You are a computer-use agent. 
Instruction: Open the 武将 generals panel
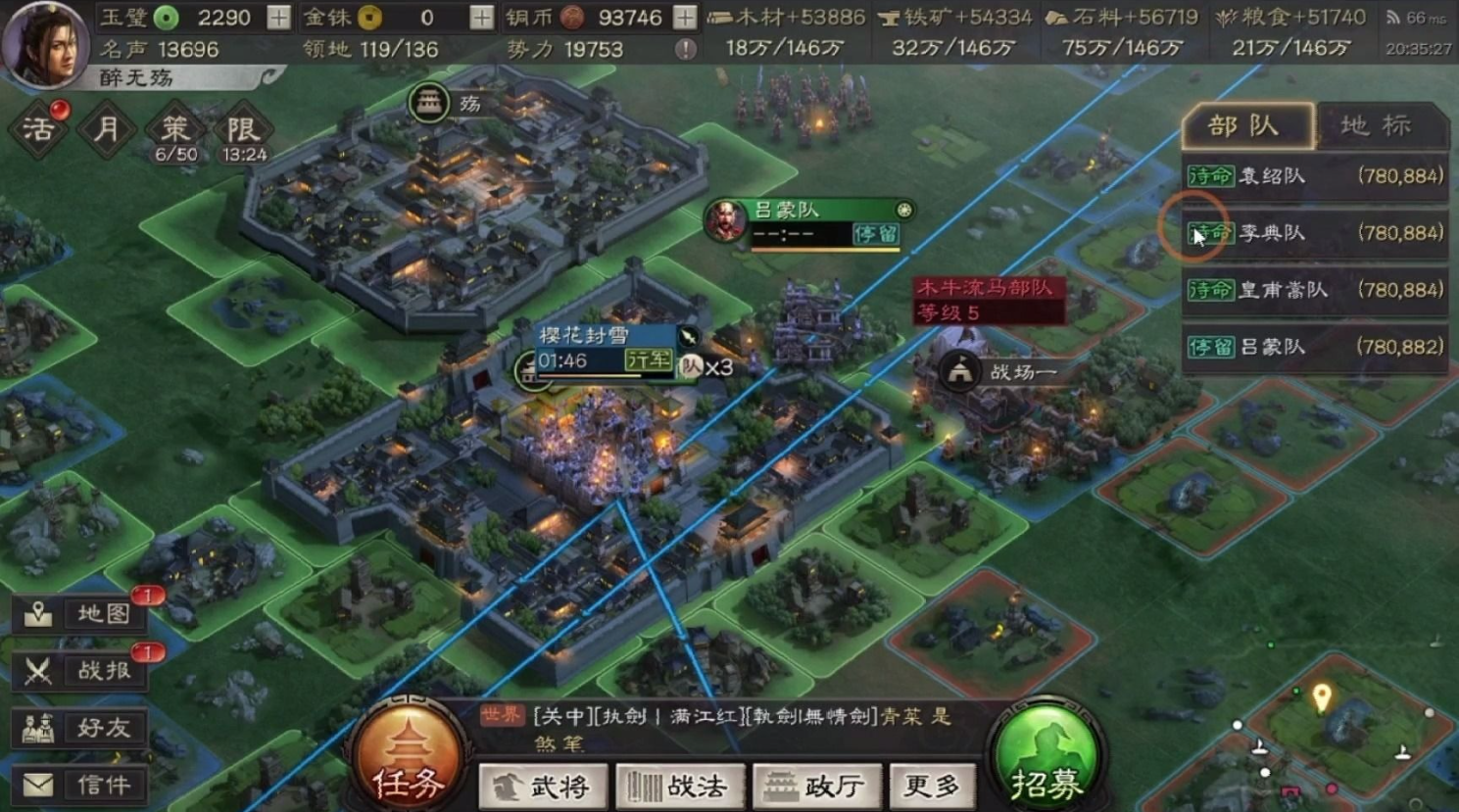[543, 785]
